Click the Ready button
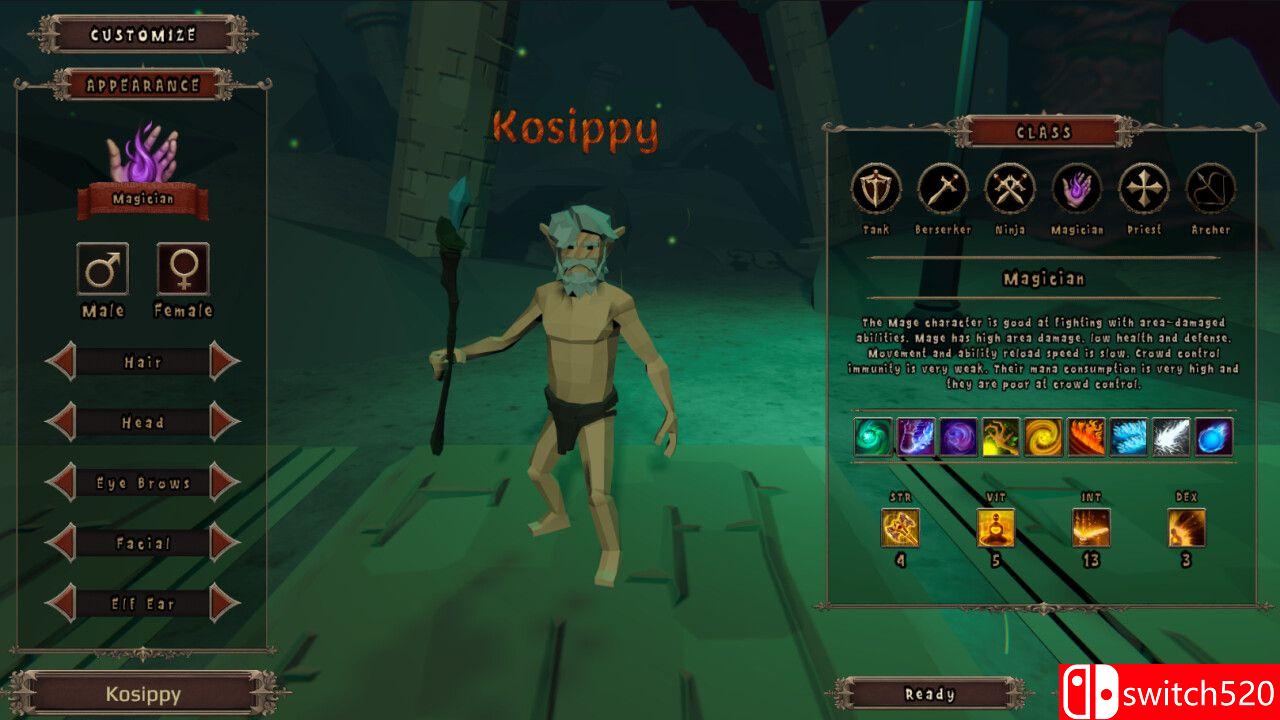The image size is (1280, 720). click(x=930, y=694)
